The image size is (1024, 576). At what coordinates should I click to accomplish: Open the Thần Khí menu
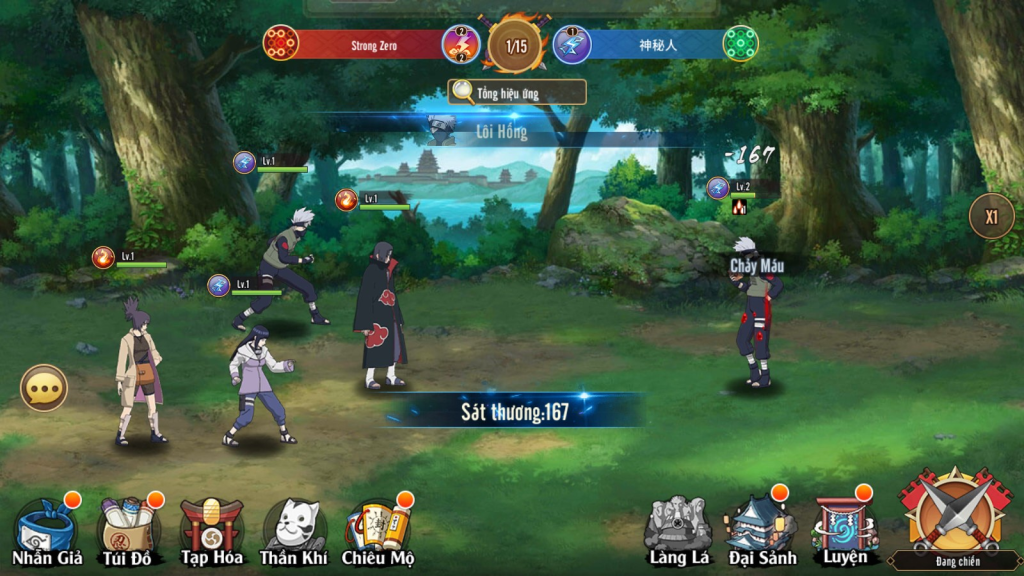(294, 532)
